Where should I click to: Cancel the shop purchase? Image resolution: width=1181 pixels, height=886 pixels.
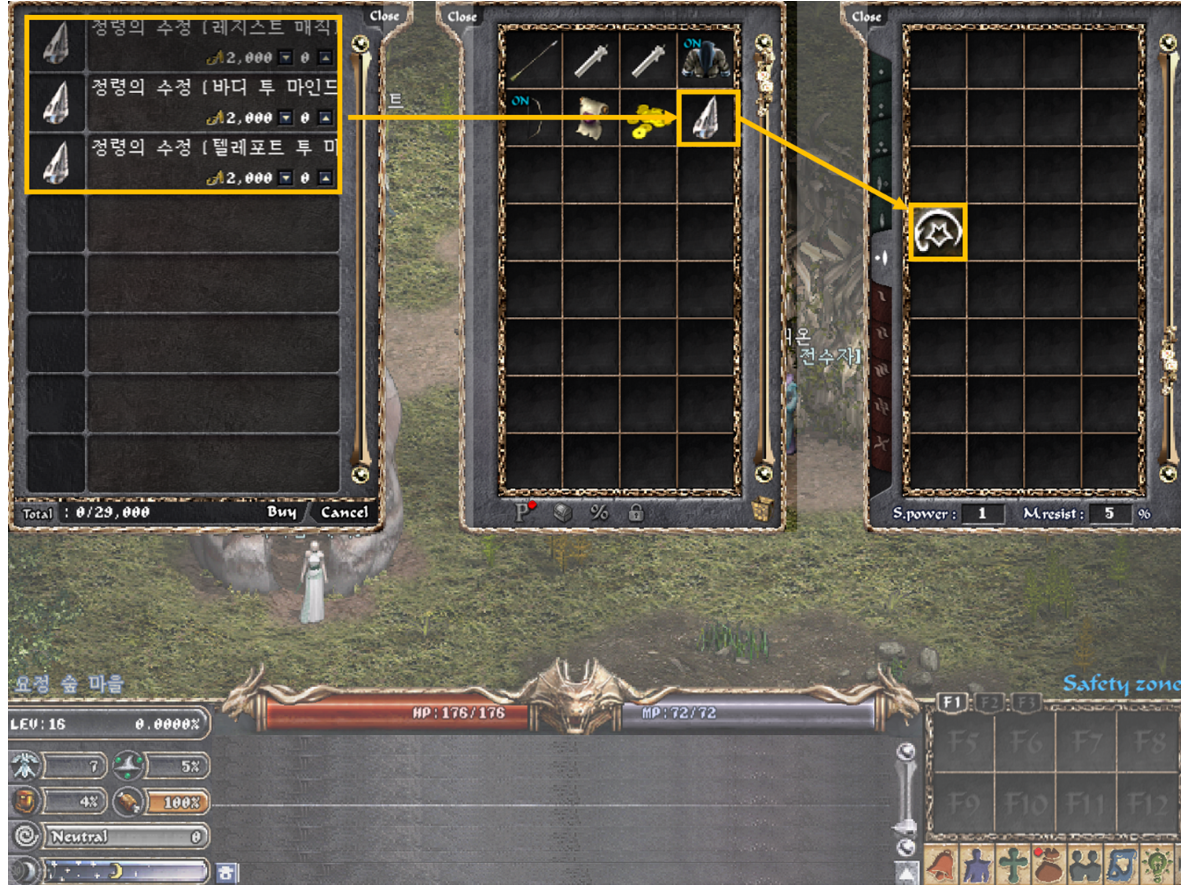coord(344,512)
